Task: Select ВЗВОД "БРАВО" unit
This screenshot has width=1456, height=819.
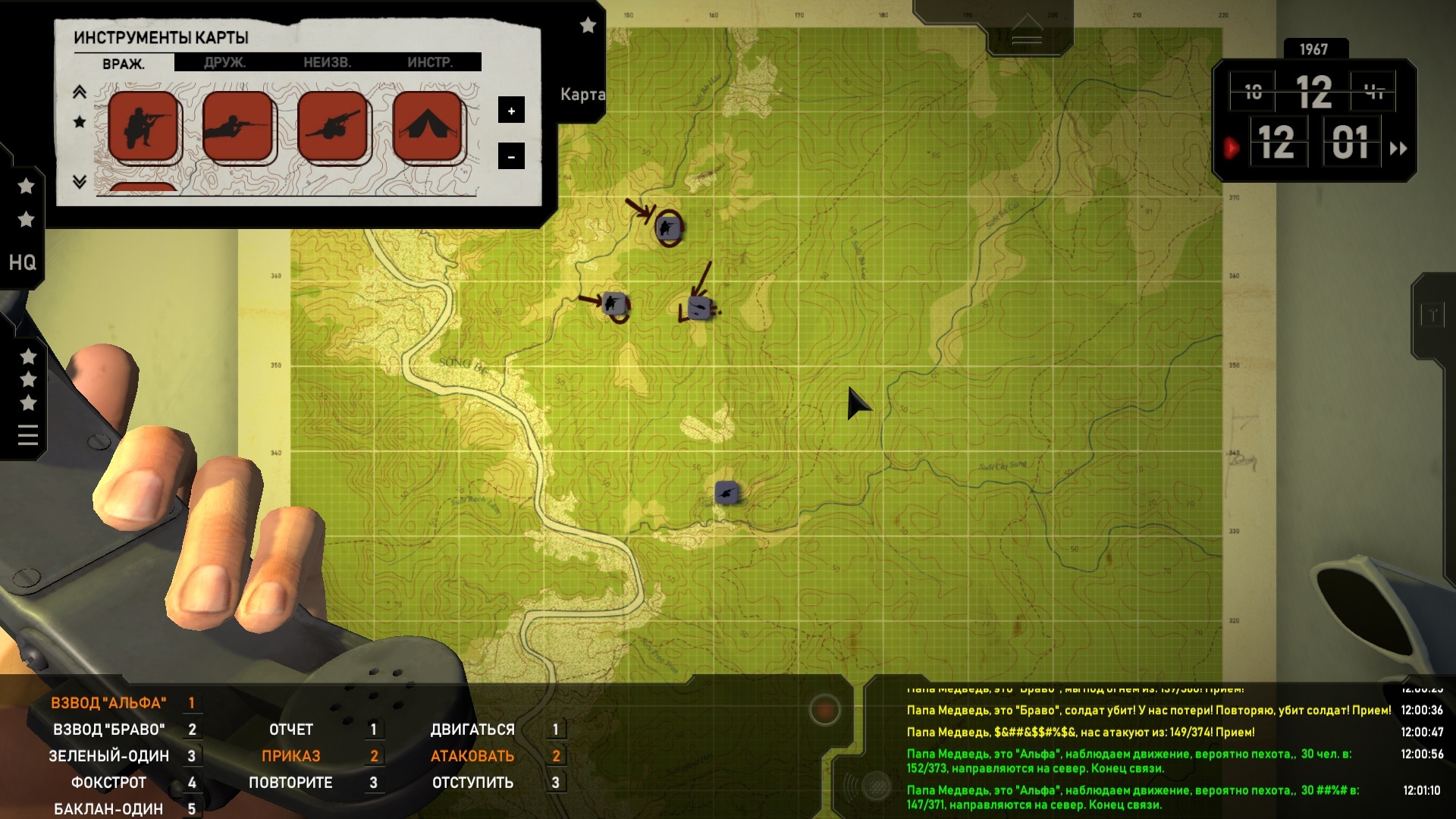Action: [x=109, y=730]
